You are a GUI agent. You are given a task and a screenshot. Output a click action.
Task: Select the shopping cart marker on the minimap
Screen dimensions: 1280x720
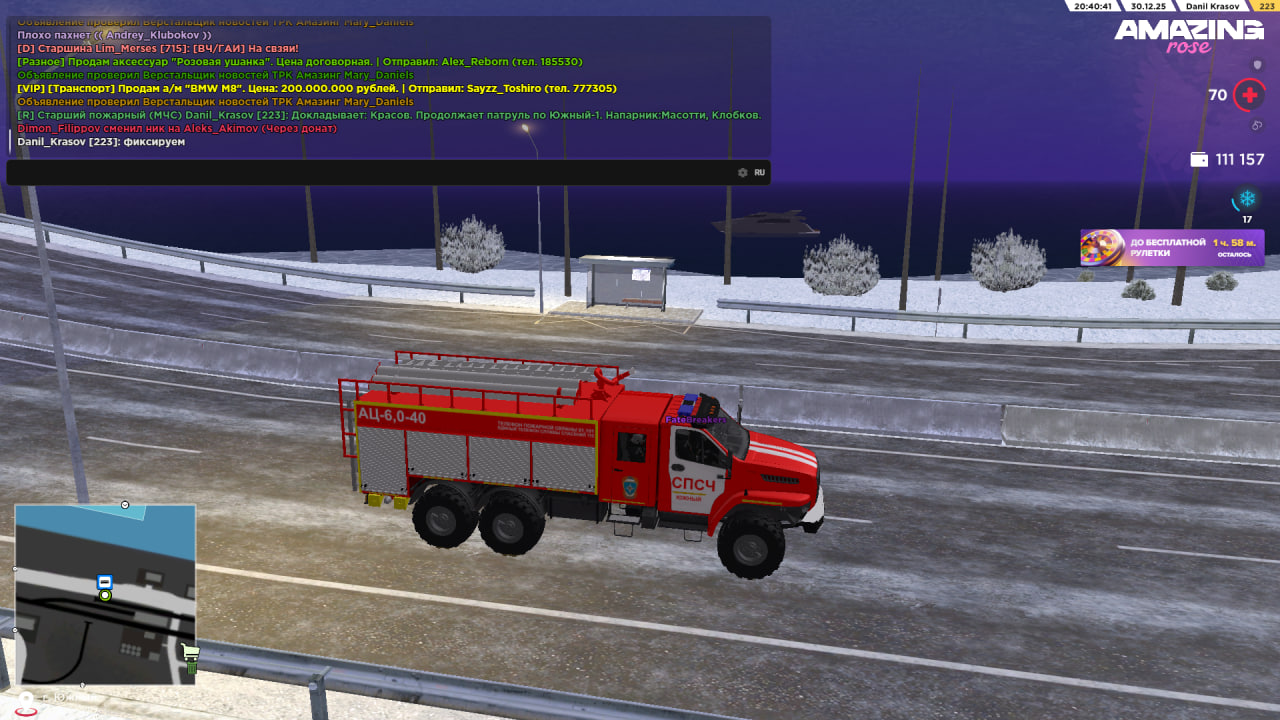click(190, 655)
